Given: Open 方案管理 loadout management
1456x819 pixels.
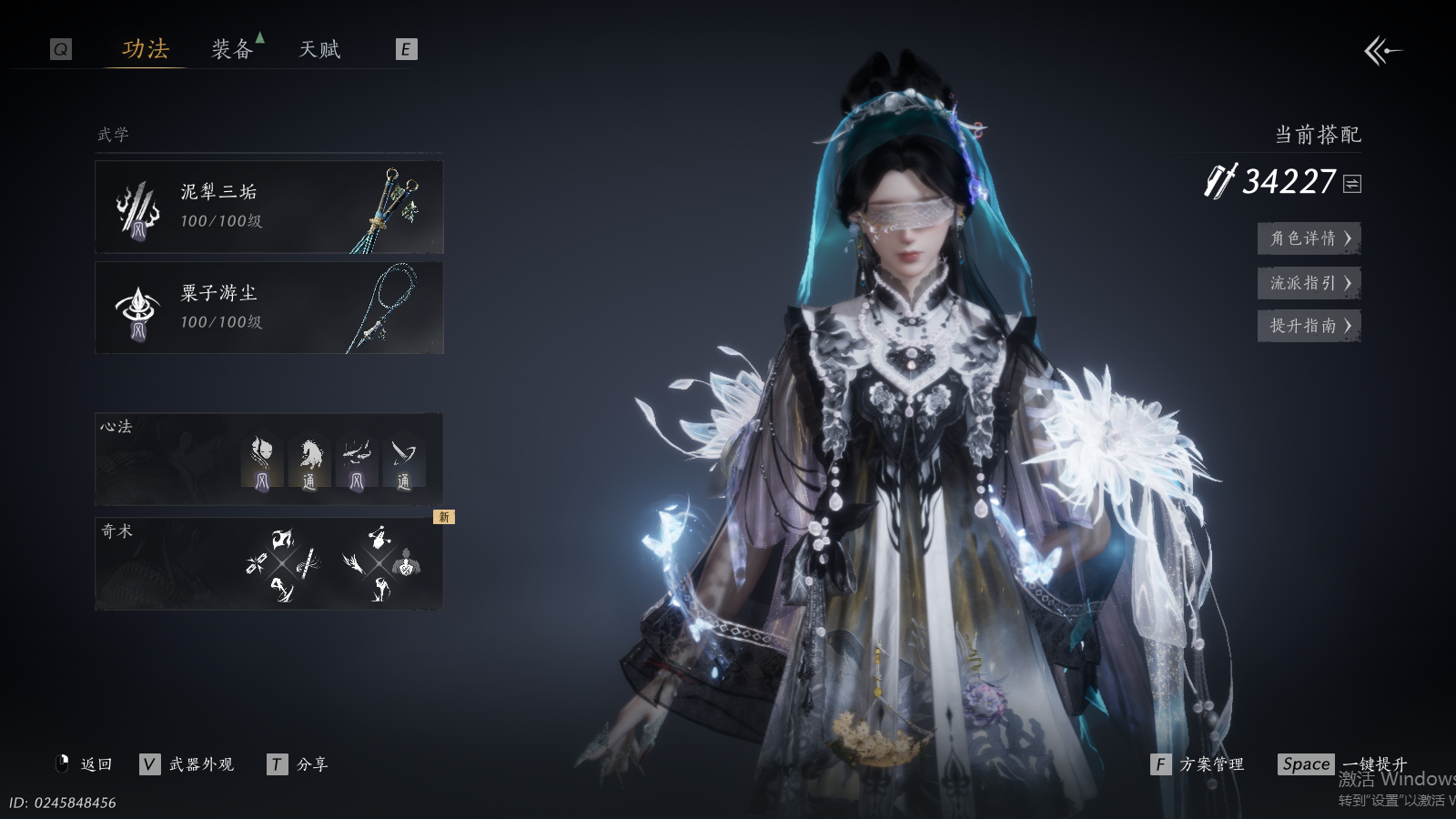Looking at the screenshot, I should point(1198,764).
